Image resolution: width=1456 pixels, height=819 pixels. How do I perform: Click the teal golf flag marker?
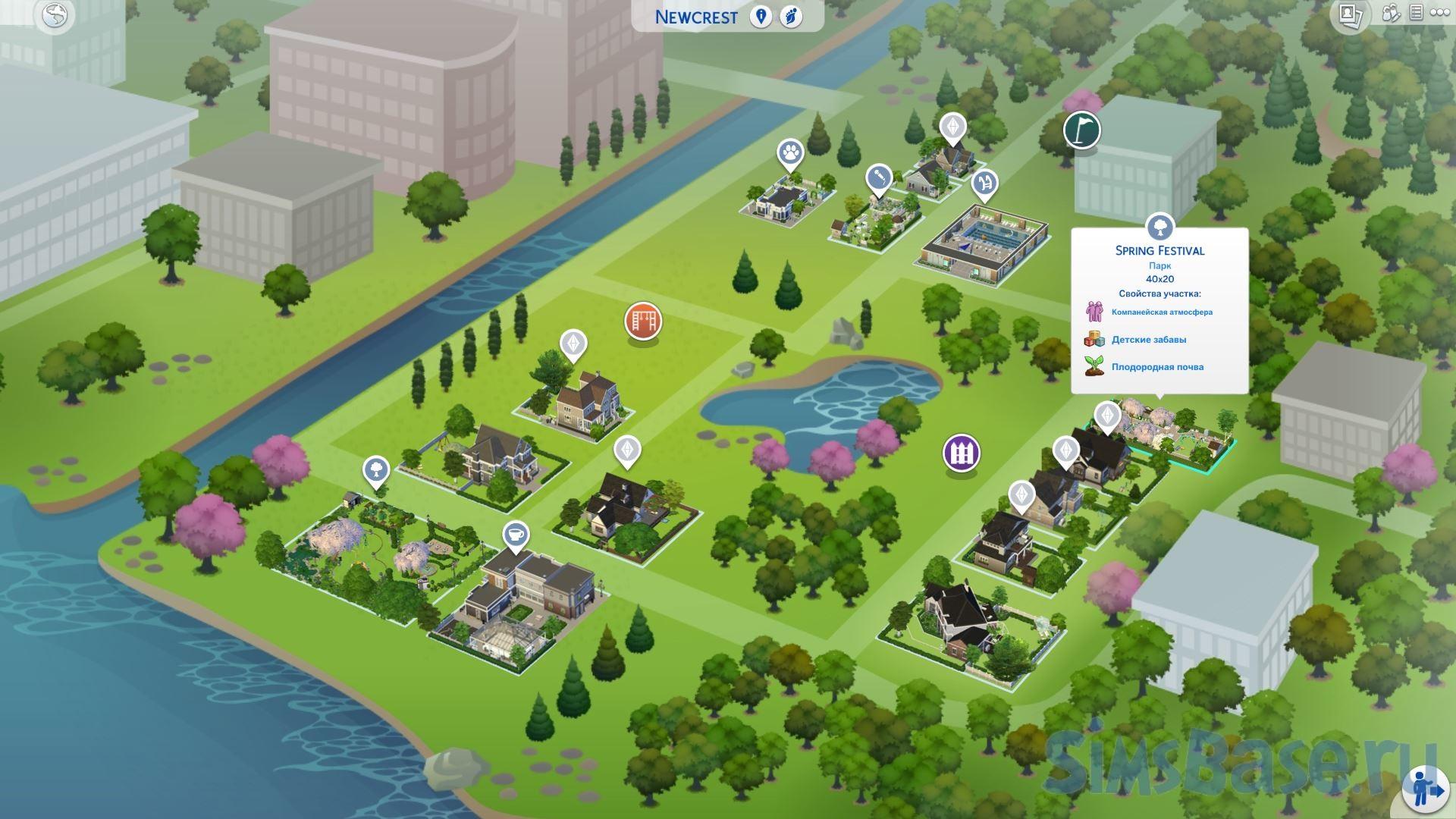tap(1081, 130)
